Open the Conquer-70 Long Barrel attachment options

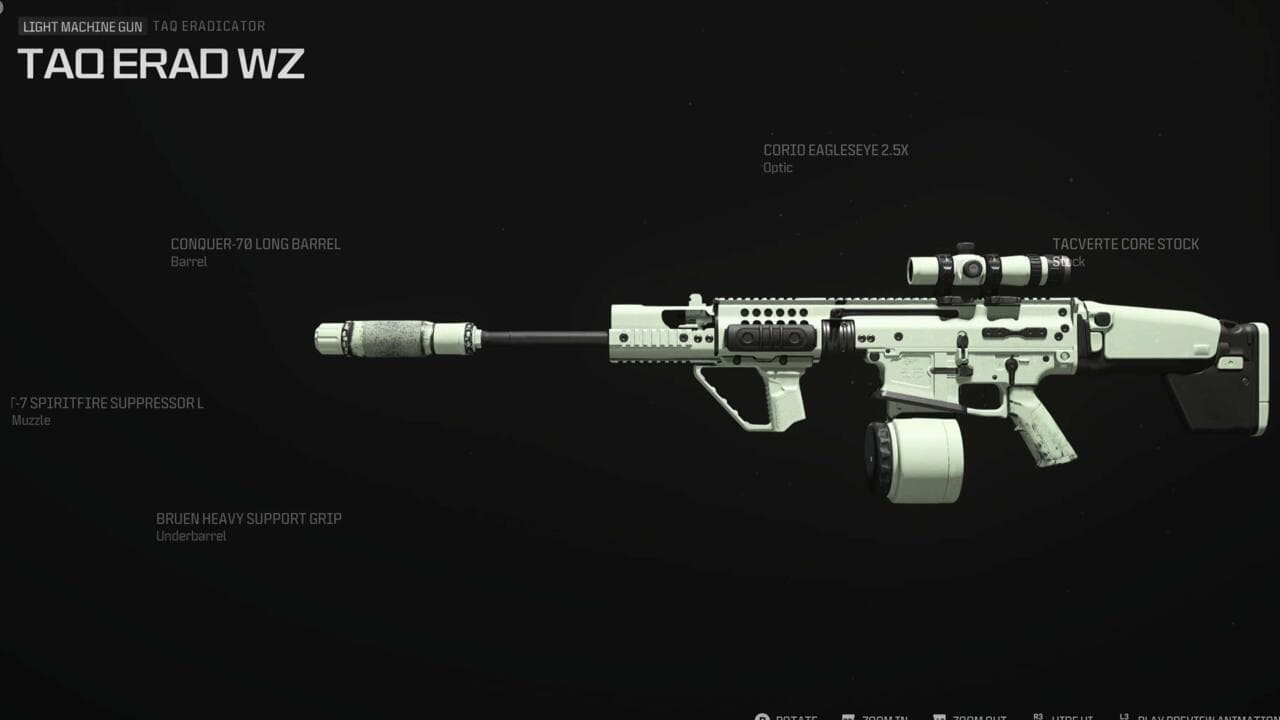(256, 244)
